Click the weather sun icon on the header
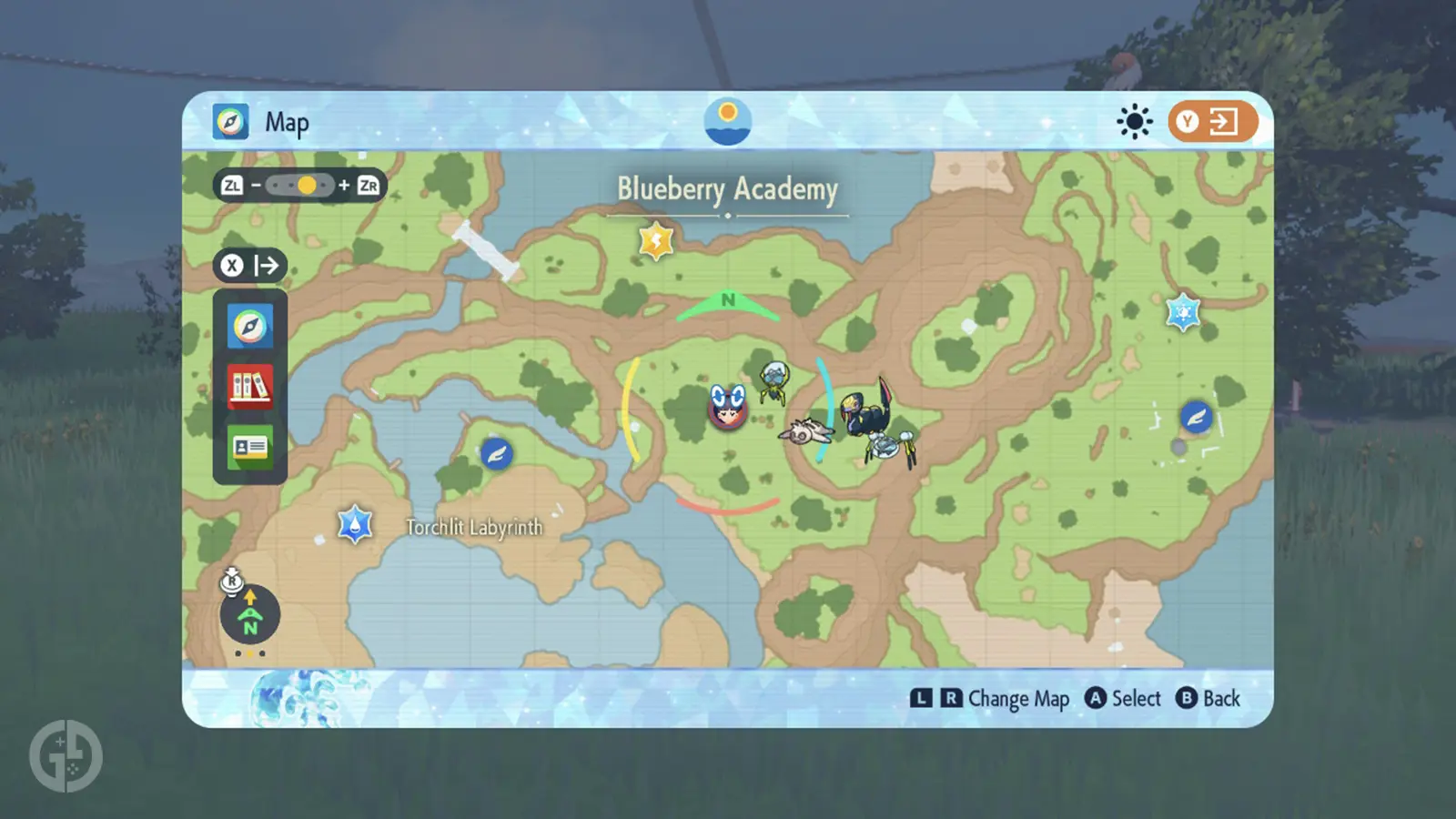The height and width of the screenshot is (819, 1456). [x=1134, y=120]
